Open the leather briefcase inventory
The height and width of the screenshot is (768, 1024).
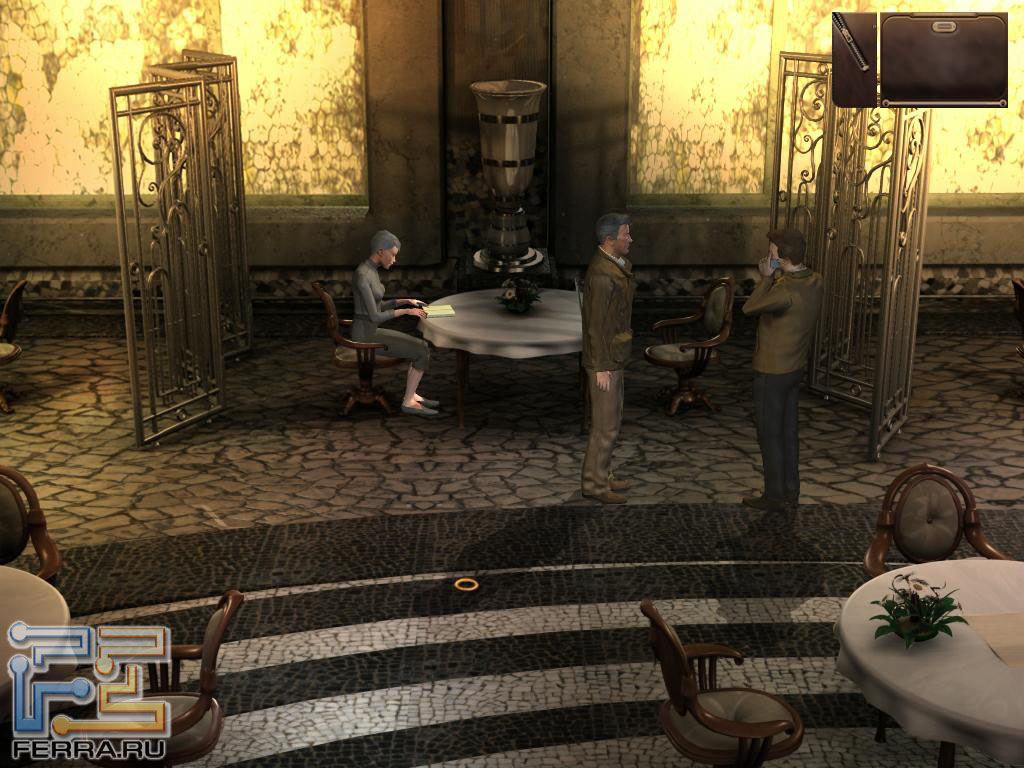coord(943,60)
